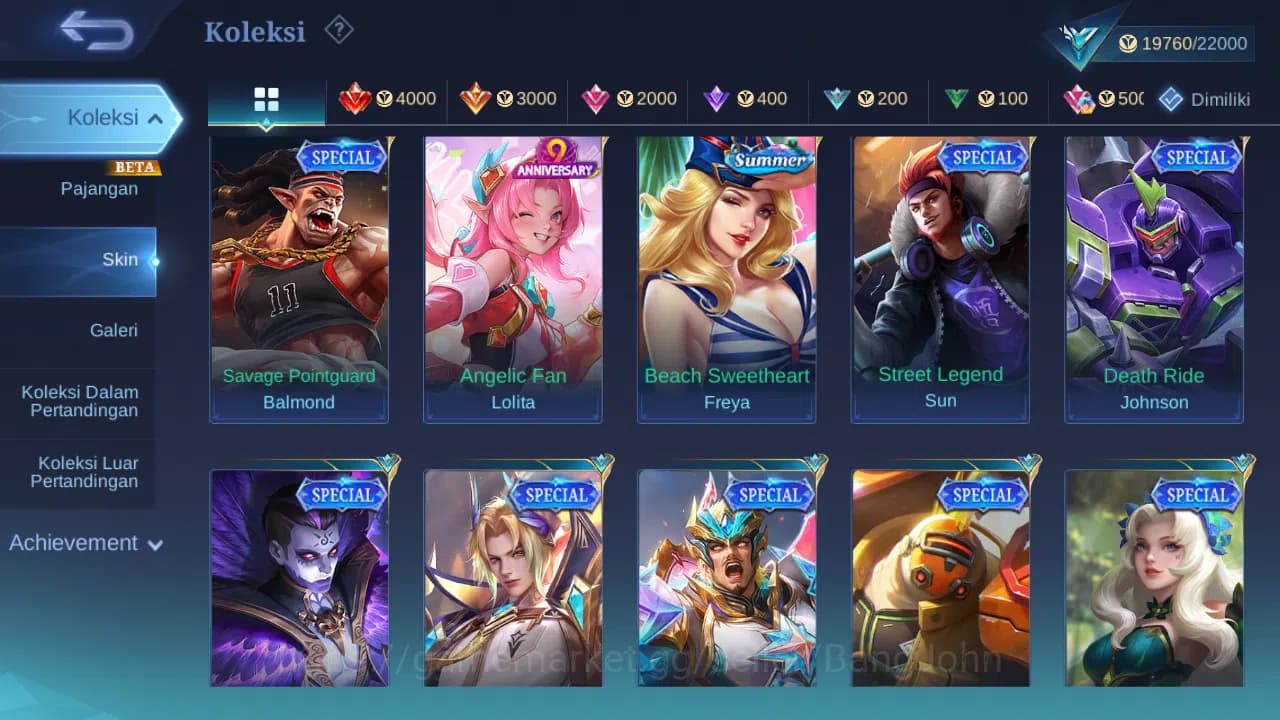Switch to the Galeri tab

[x=114, y=330]
